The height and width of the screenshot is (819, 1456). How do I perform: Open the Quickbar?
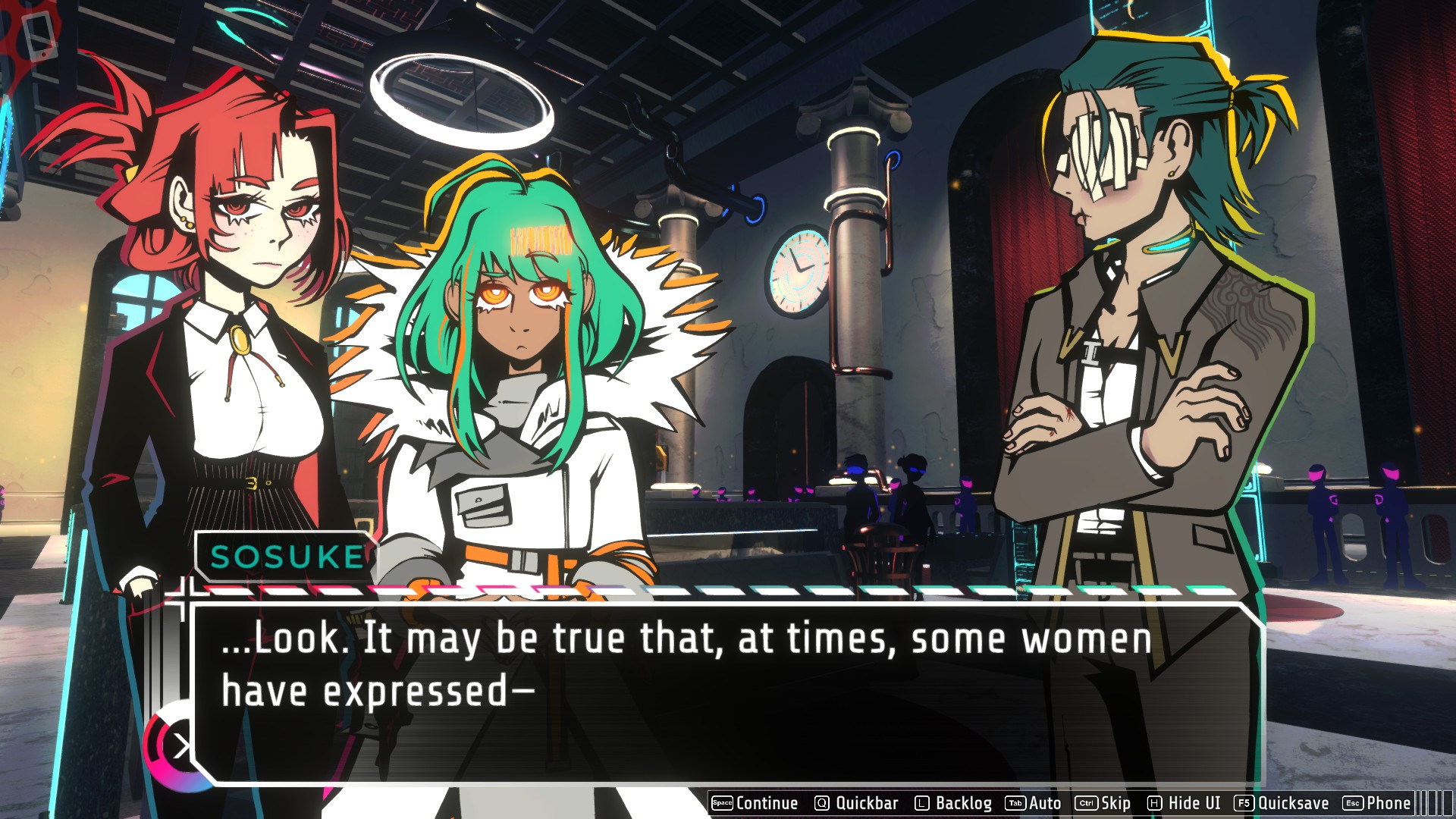tap(856, 803)
